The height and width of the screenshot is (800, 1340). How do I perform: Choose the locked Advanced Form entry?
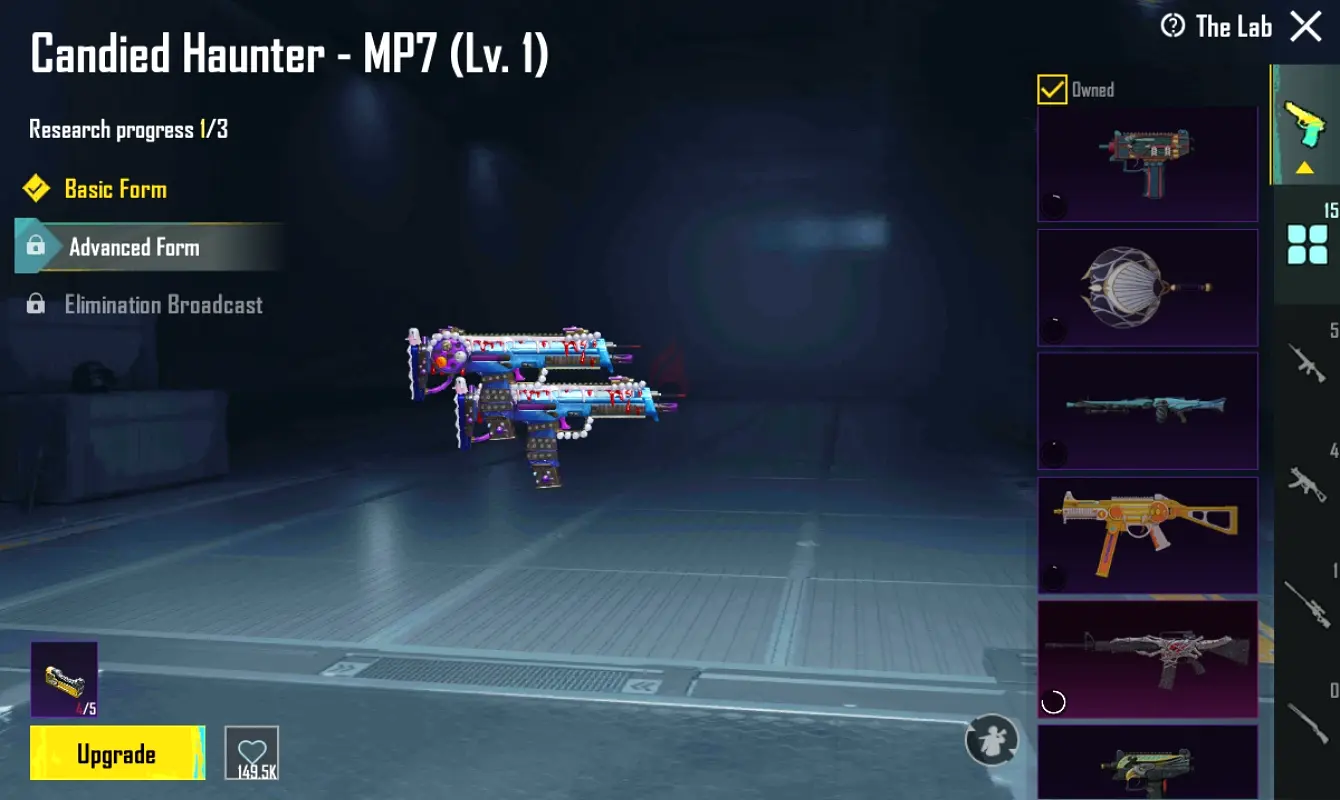coord(134,247)
